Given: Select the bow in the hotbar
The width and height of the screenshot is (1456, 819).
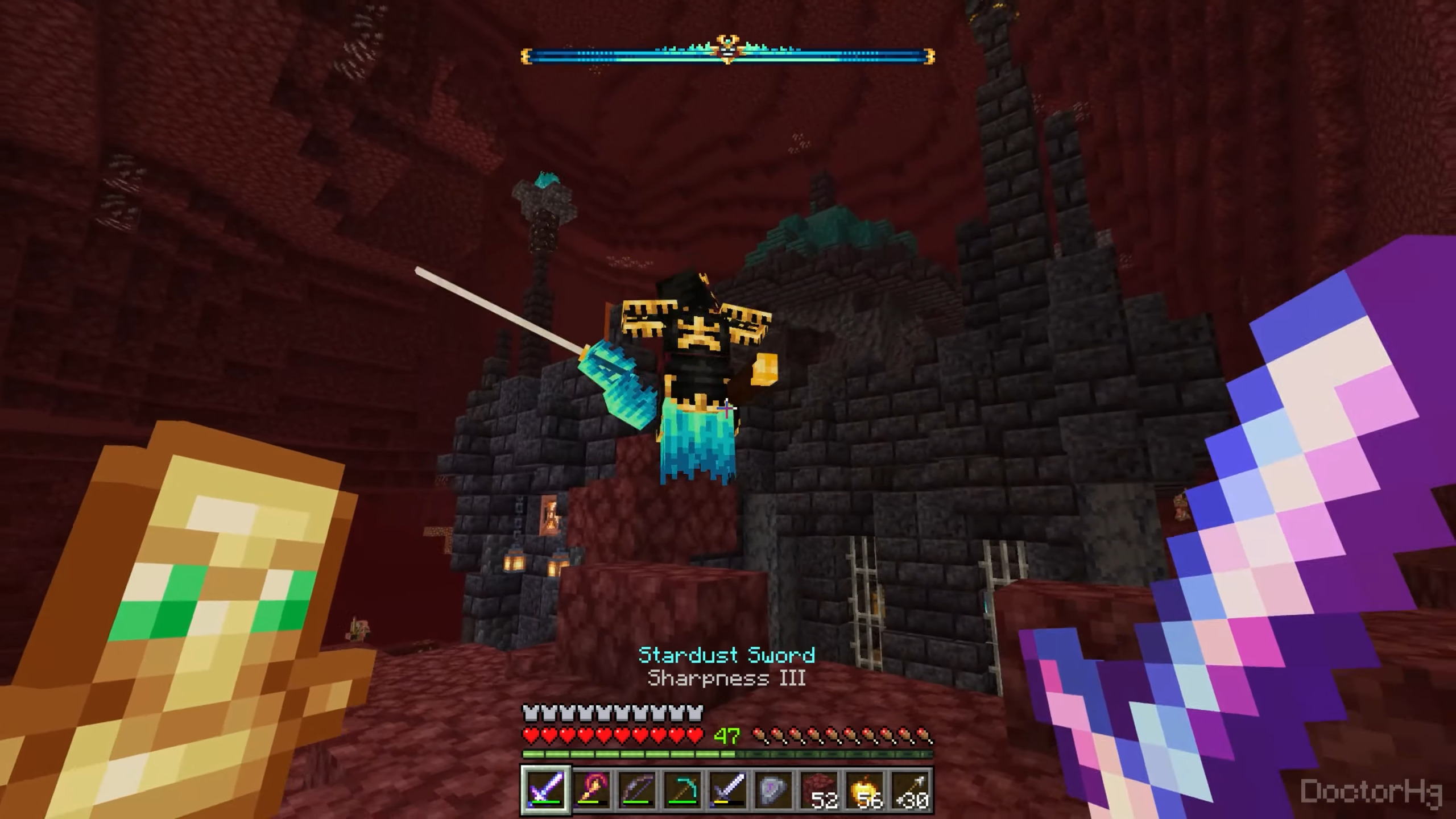Looking at the screenshot, I should (x=636, y=789).
